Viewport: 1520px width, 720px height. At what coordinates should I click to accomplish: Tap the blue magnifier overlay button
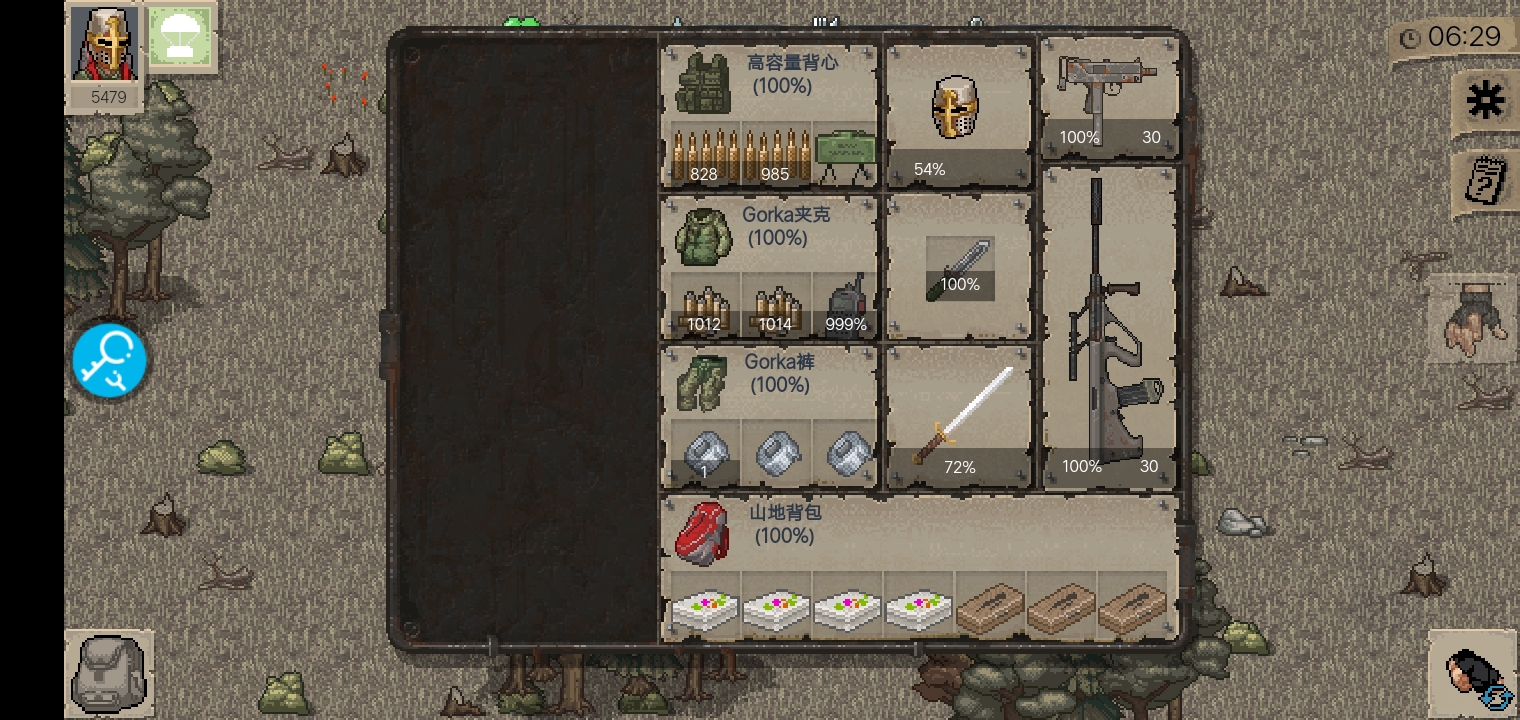110,361
